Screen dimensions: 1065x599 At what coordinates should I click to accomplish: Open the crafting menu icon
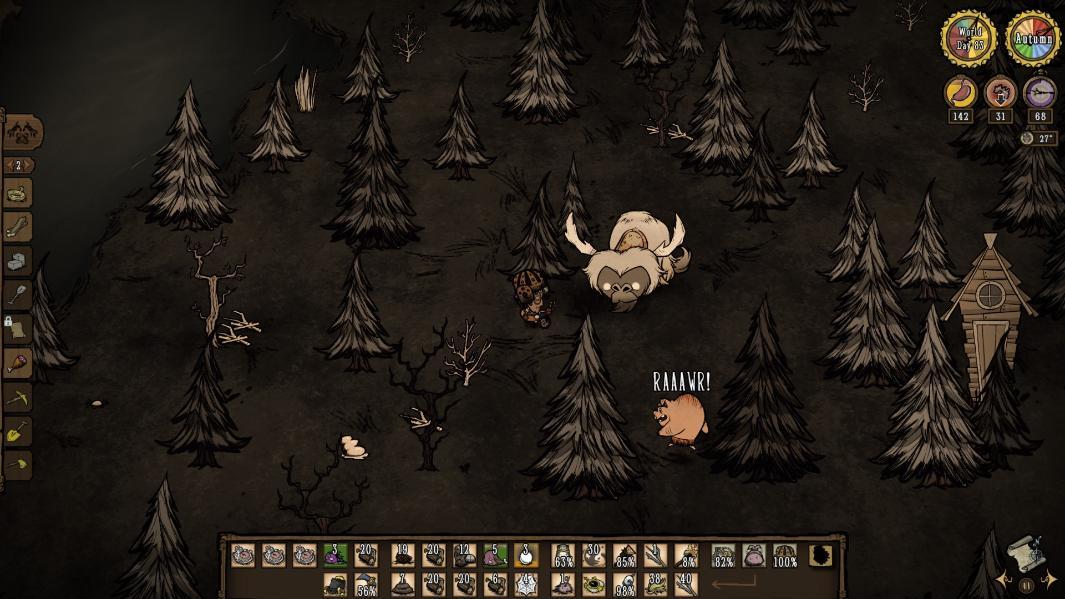pyautogui.click(x=22, y=131)
